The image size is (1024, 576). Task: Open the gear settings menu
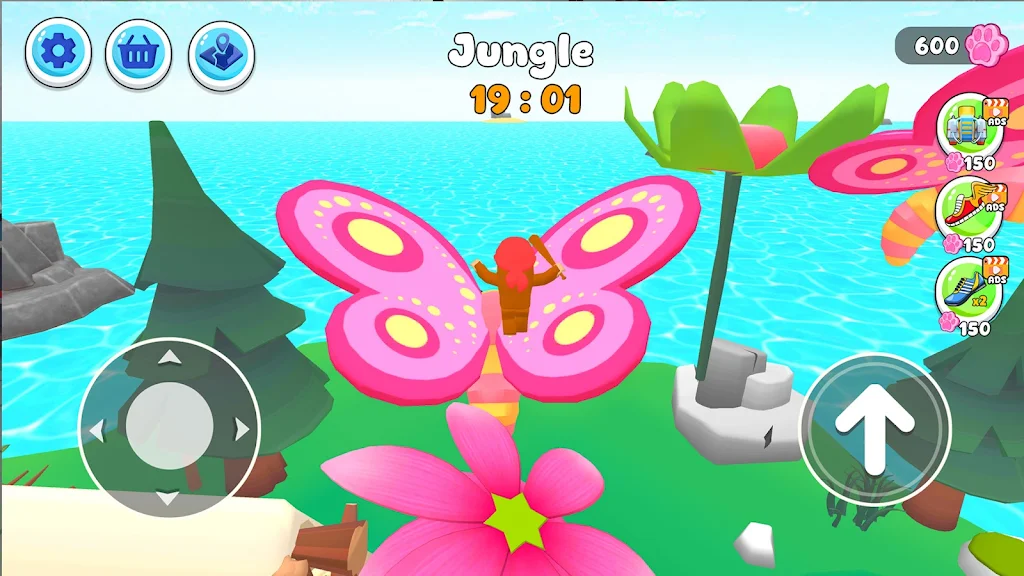point(59,53)
